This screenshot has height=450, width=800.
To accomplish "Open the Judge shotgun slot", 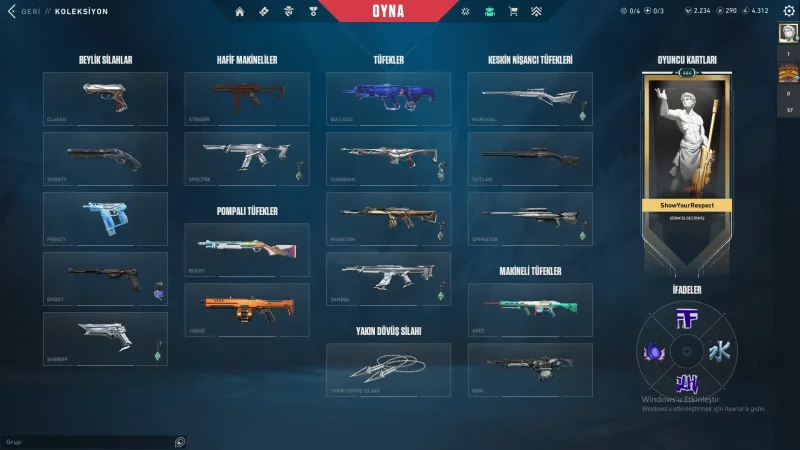I will (247, 309).
